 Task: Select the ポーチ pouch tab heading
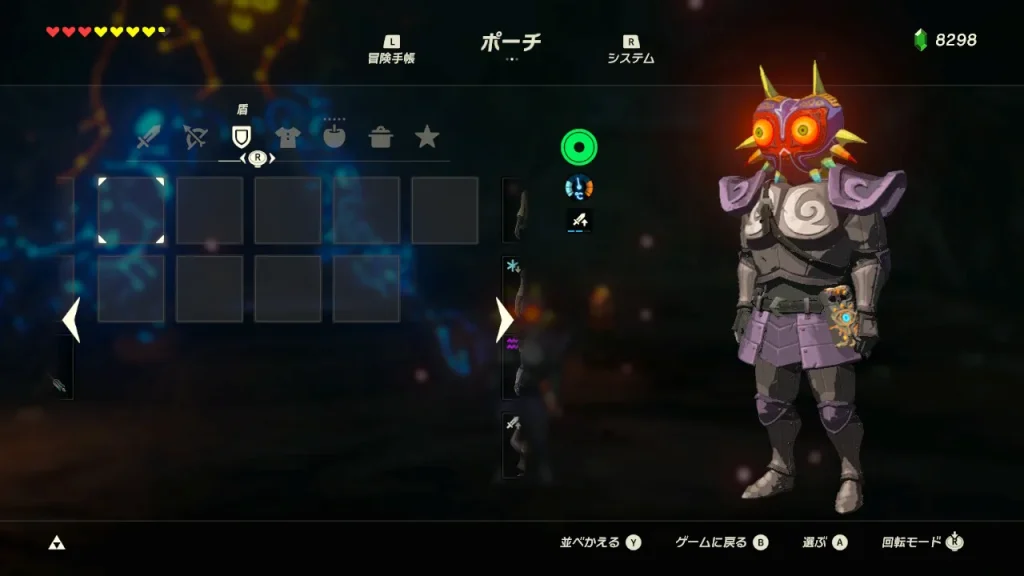(511, 42)
